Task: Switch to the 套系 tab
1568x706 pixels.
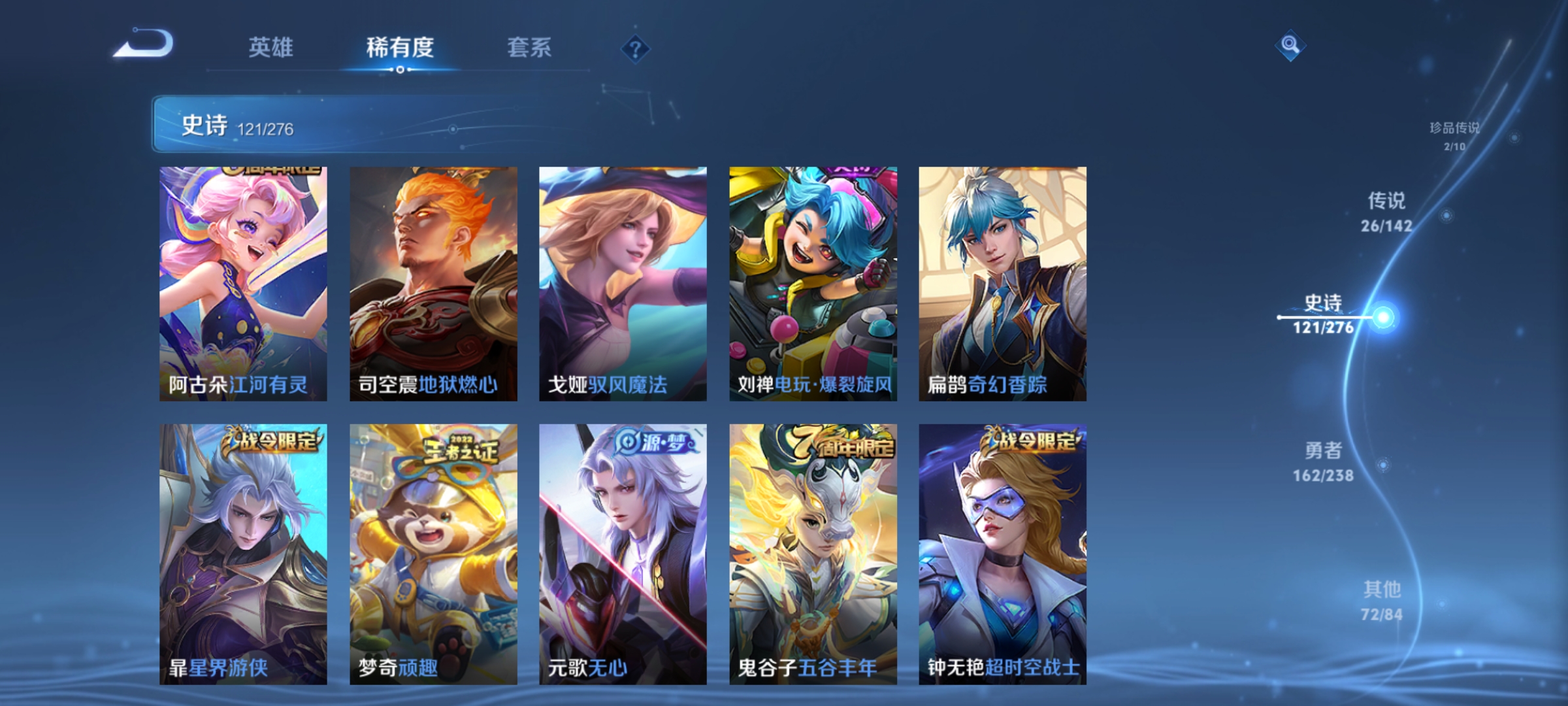Action: [530, 47]
